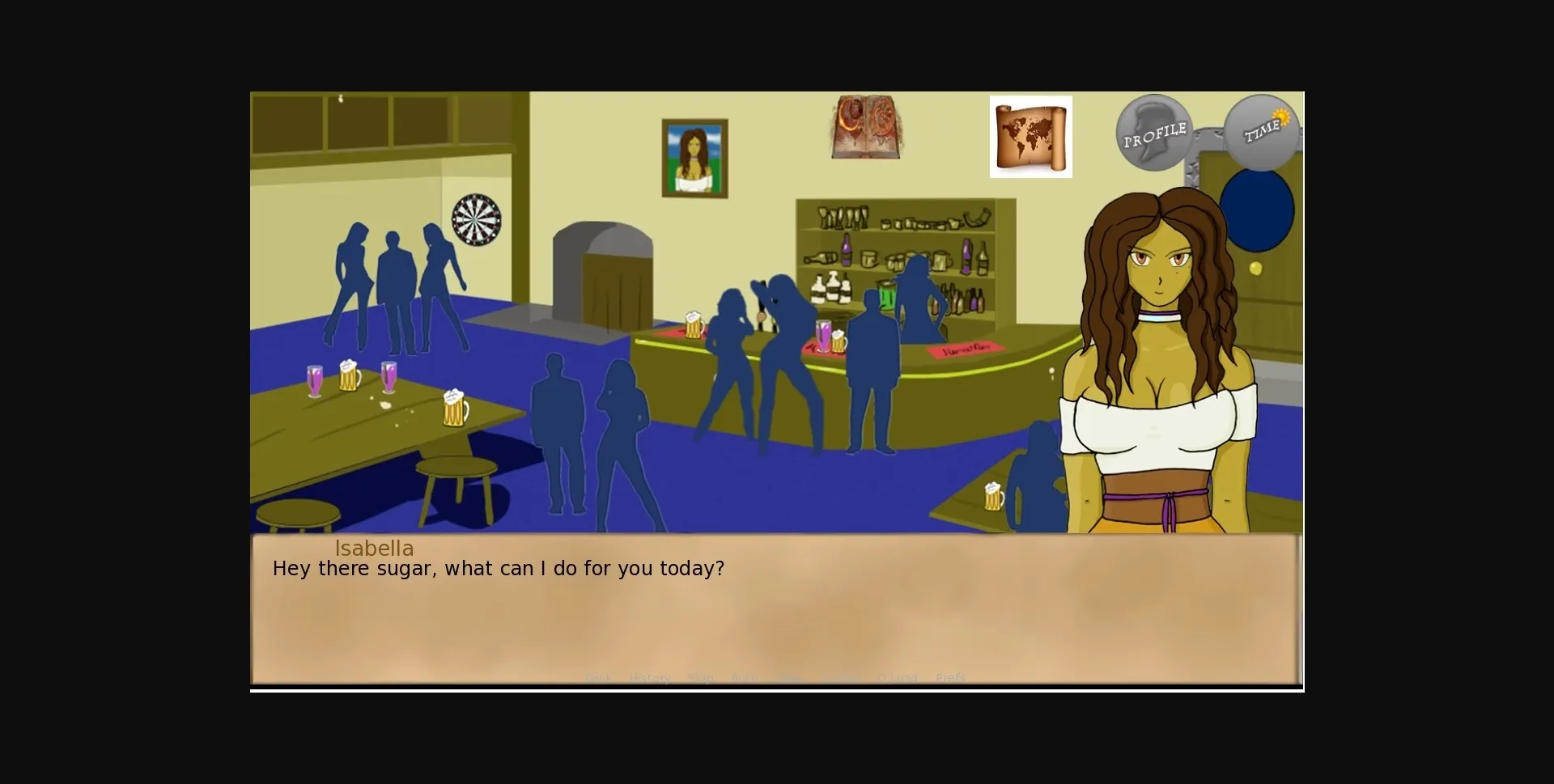Viewport: 1554px width, 784px height.
Task: Toggle Skip mode in the quick menu
Action: (x=700, y=678)
